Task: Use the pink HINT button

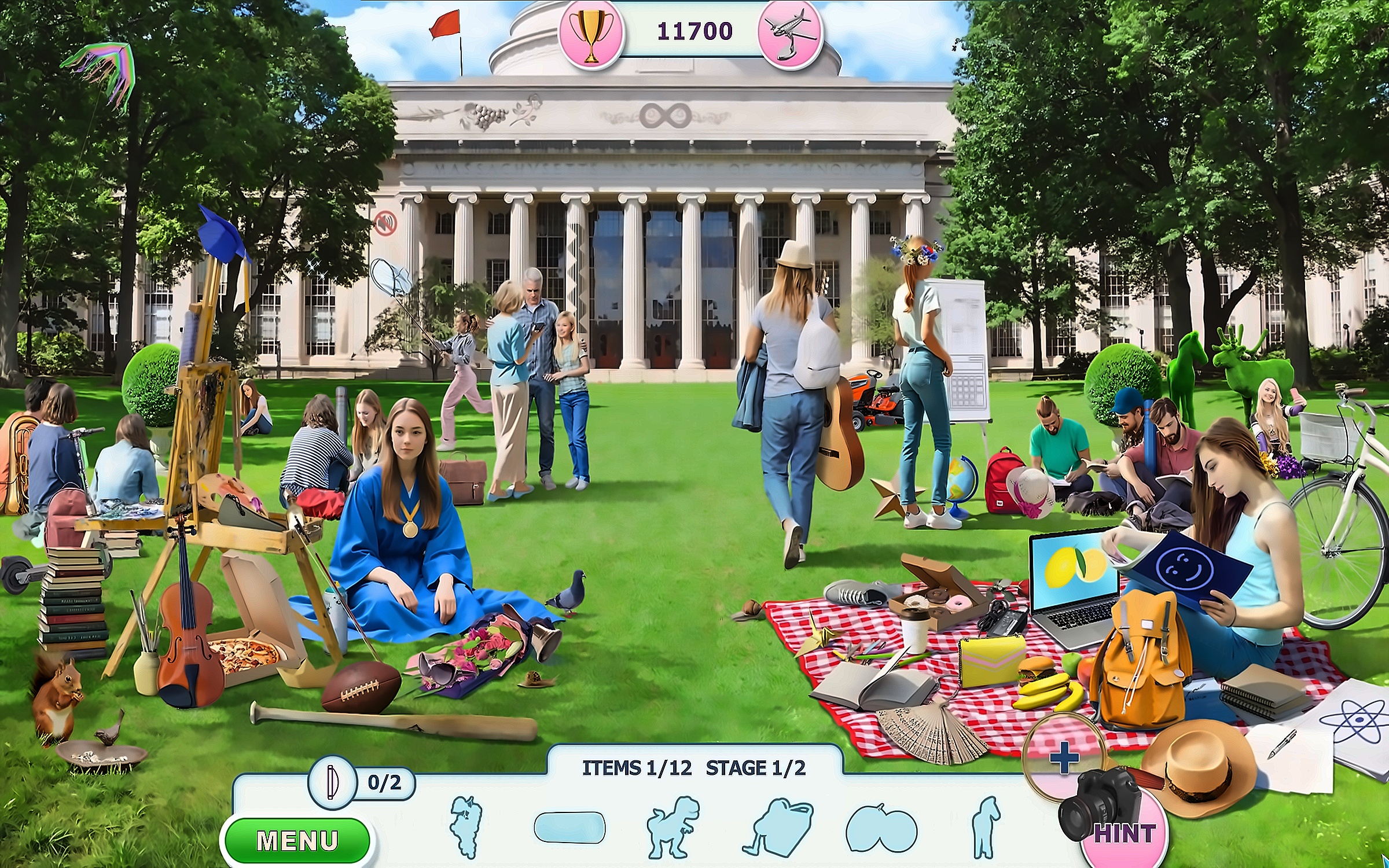Action: tap(1124, 834)
